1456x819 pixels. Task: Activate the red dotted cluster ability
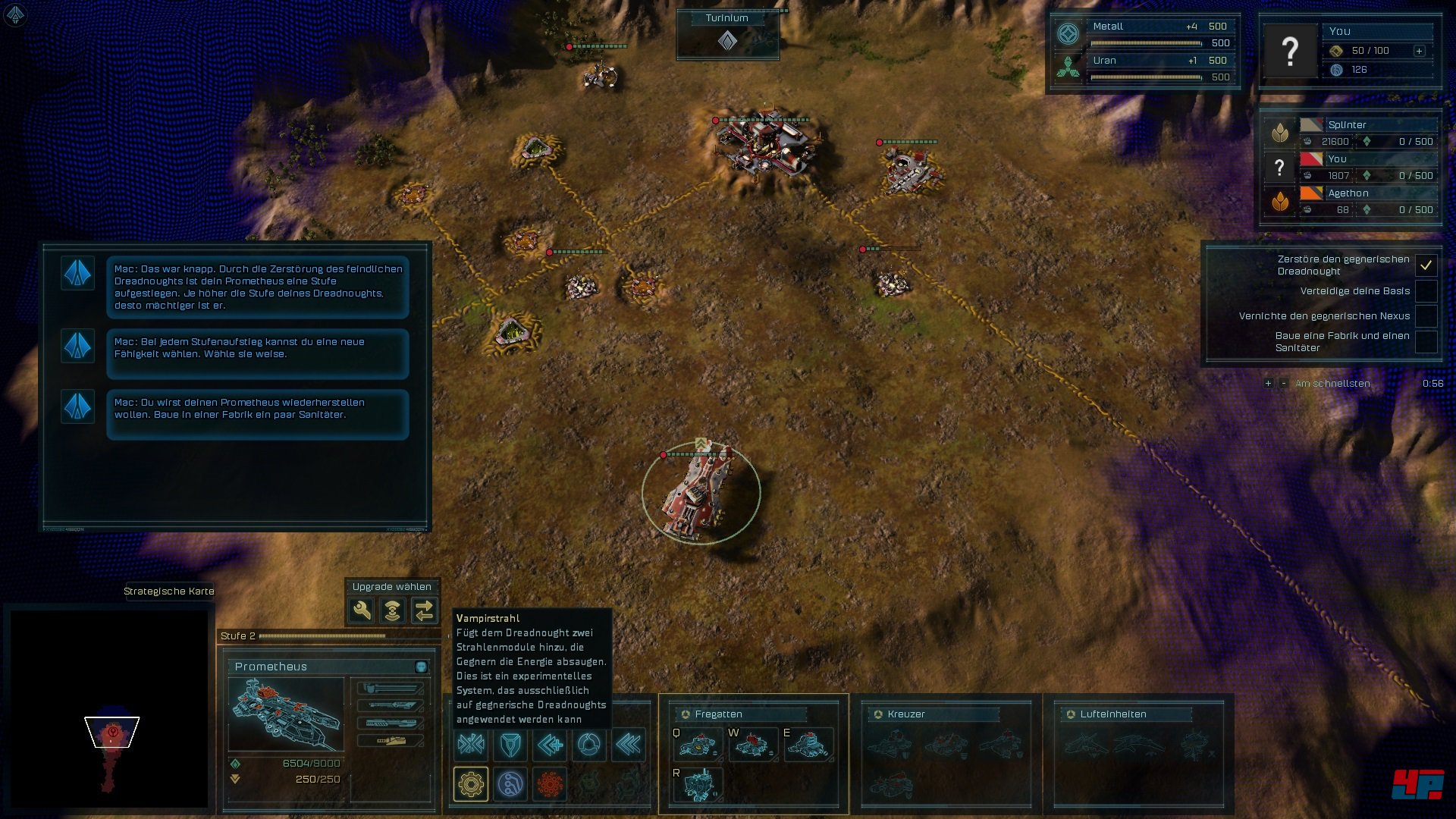pos(551,783)
